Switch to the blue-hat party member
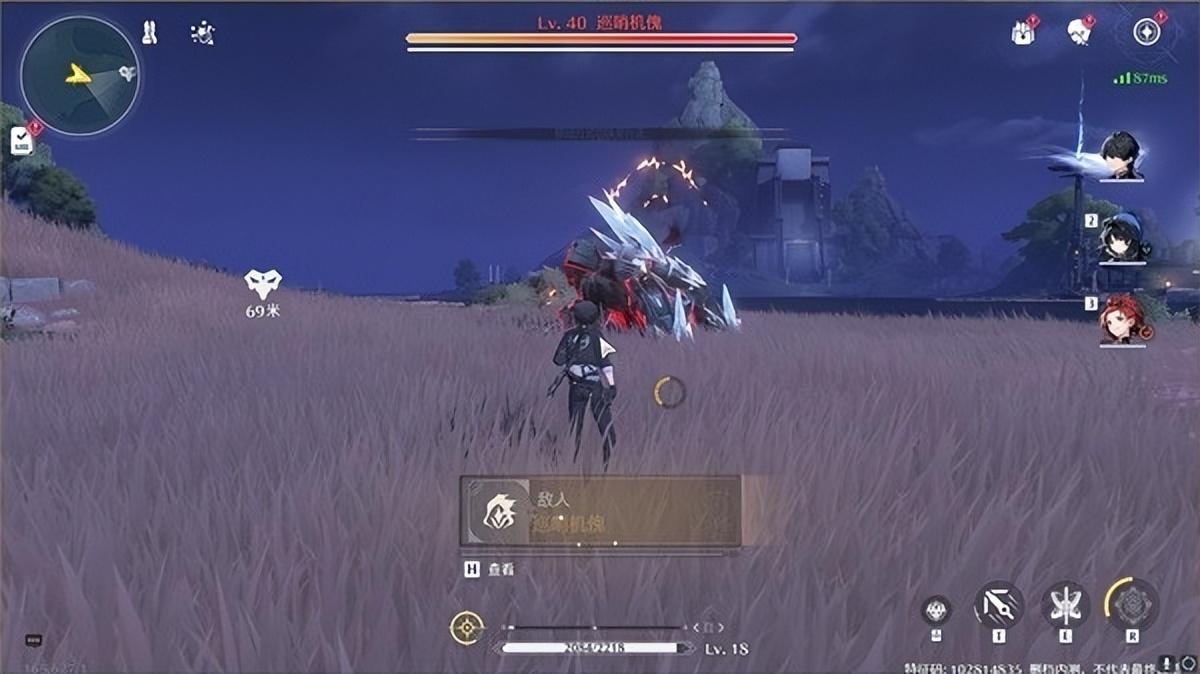The image size is (1200, 674). [1121, 237]
